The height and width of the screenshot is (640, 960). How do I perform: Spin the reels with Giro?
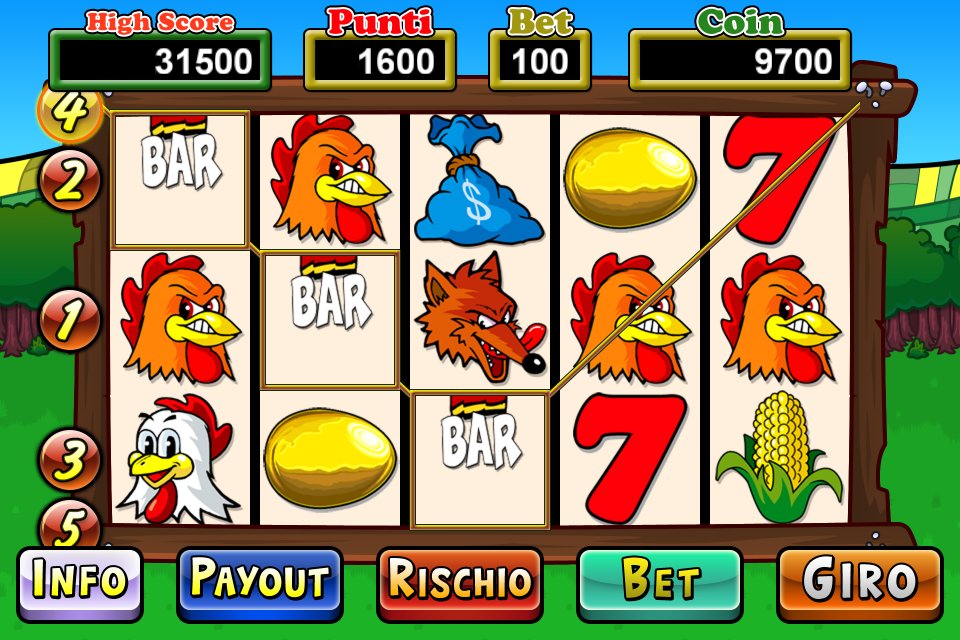click(859, 582)
